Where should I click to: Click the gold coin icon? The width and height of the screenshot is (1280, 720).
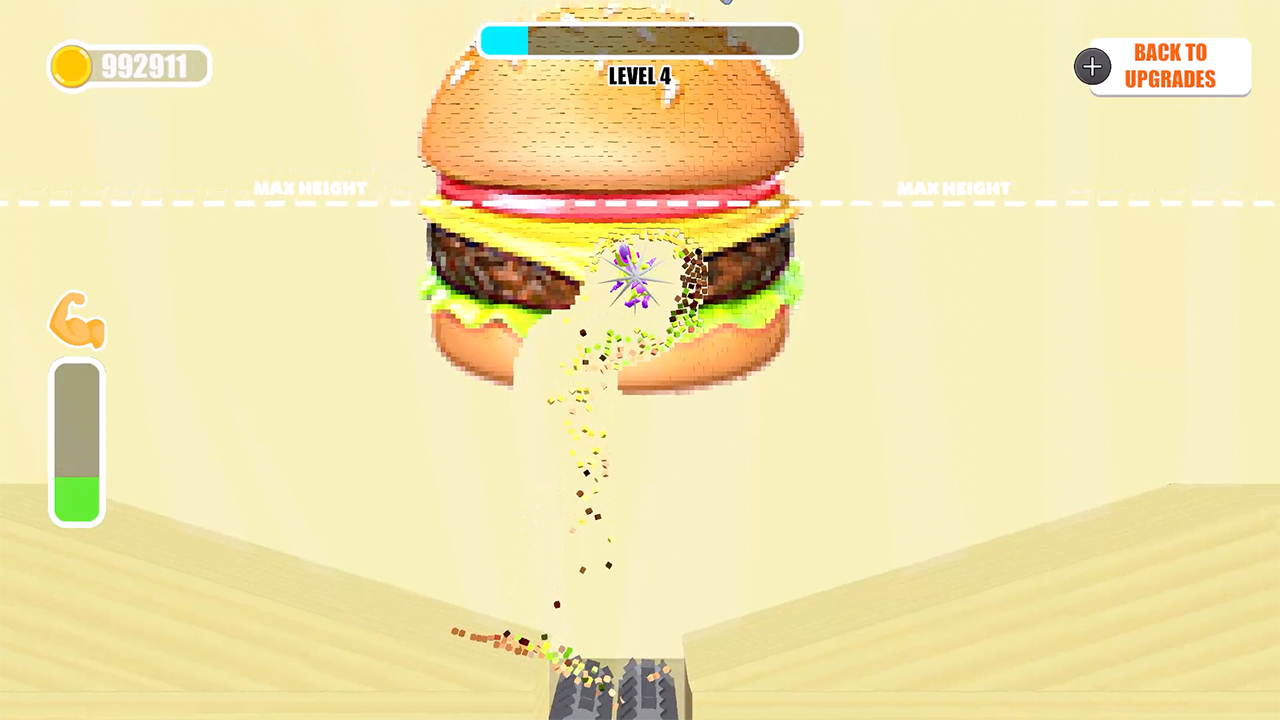71,66
